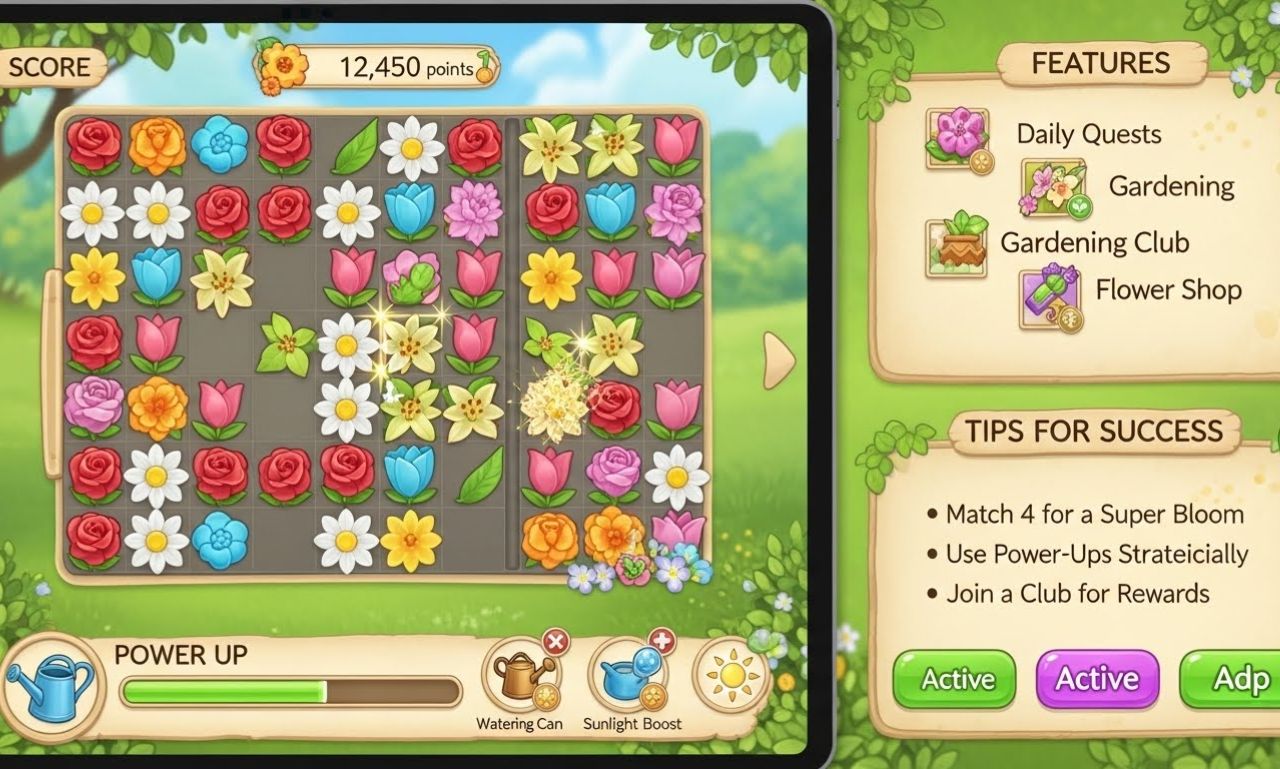Screen dimensions: 1280x769
Task: Click the orange flower icon beside the score
Action: [283, 68]
